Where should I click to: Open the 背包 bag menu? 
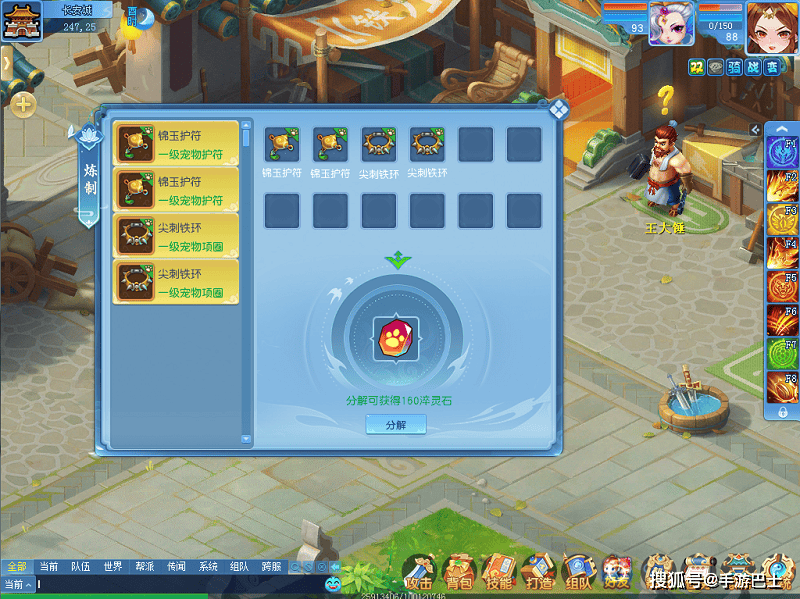pos(459,573)
